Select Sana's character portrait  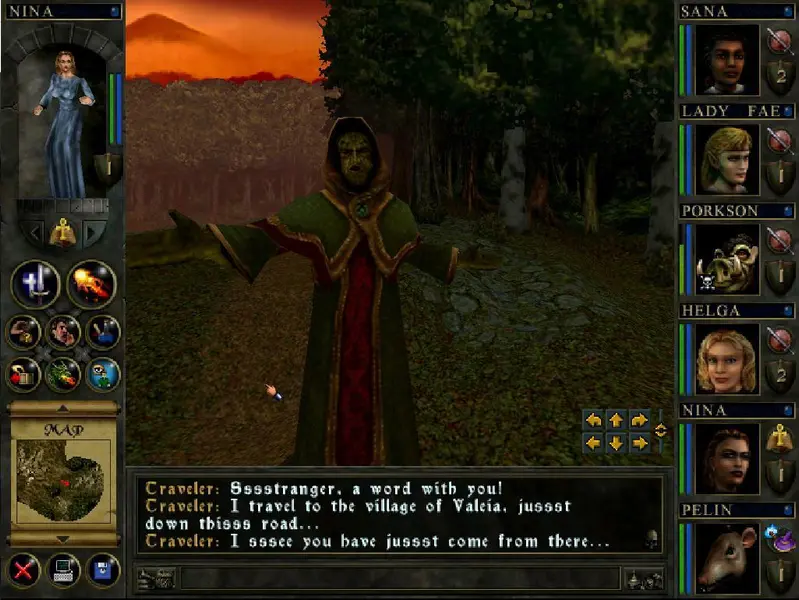(x=728, y=59)
